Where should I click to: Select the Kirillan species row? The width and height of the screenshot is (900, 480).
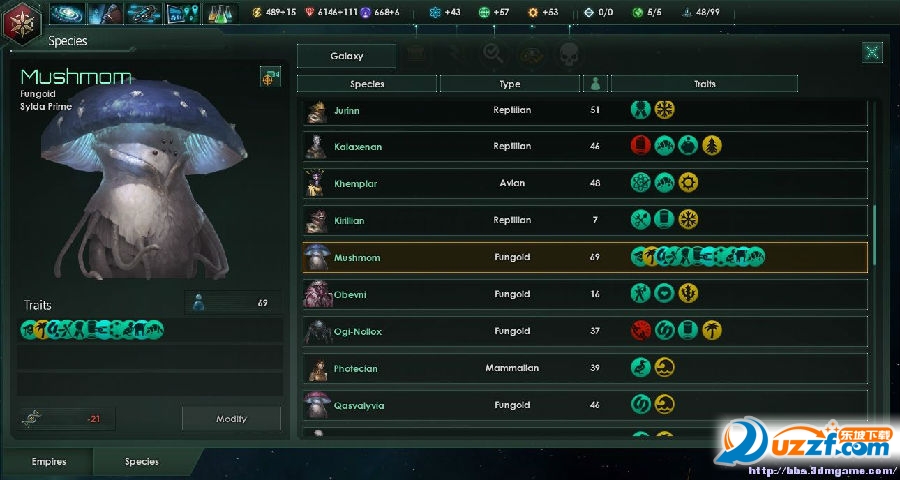tap(584, 220)
